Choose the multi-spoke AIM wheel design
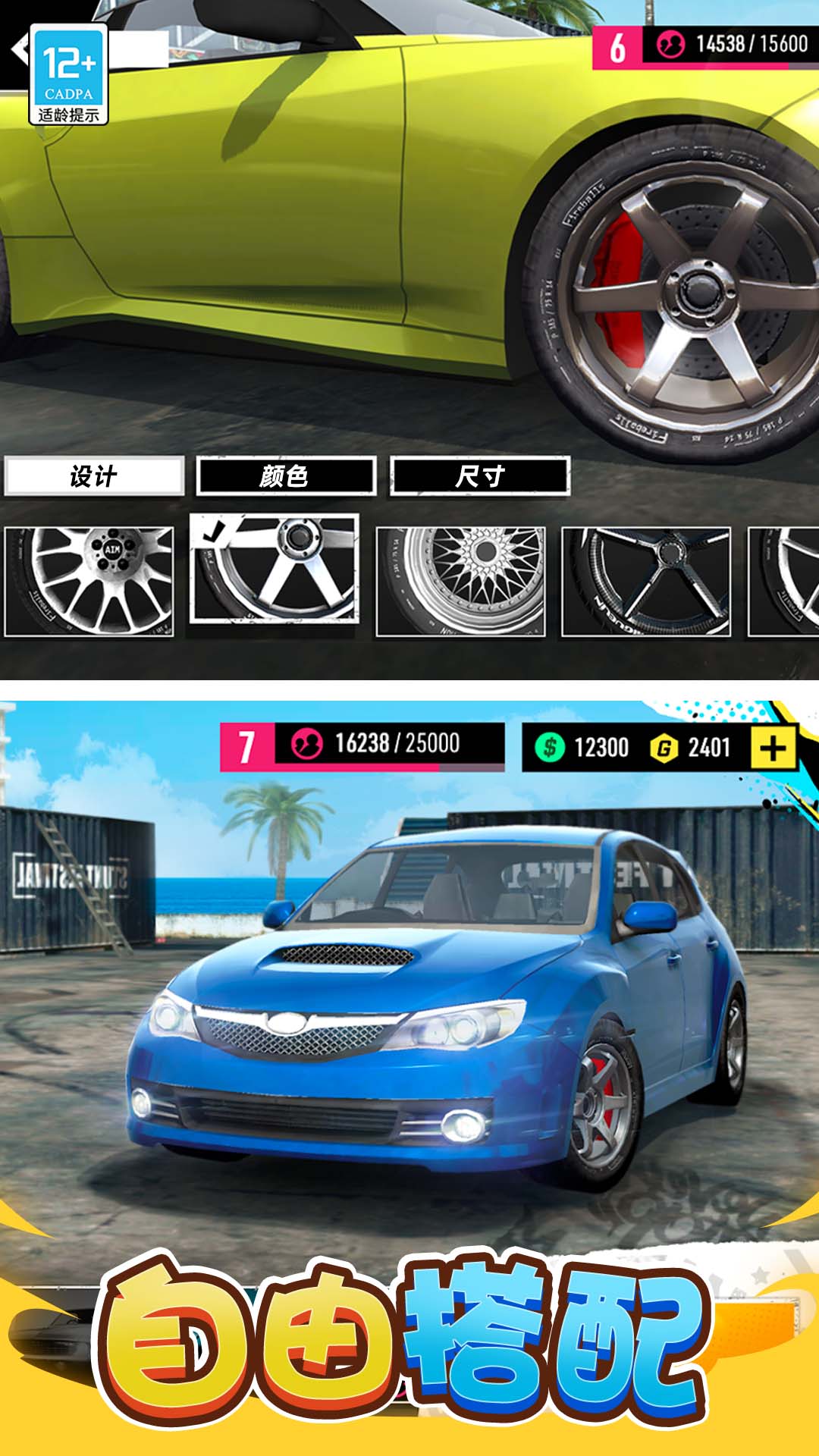The image size is (819, 1456). pos(89,581)
